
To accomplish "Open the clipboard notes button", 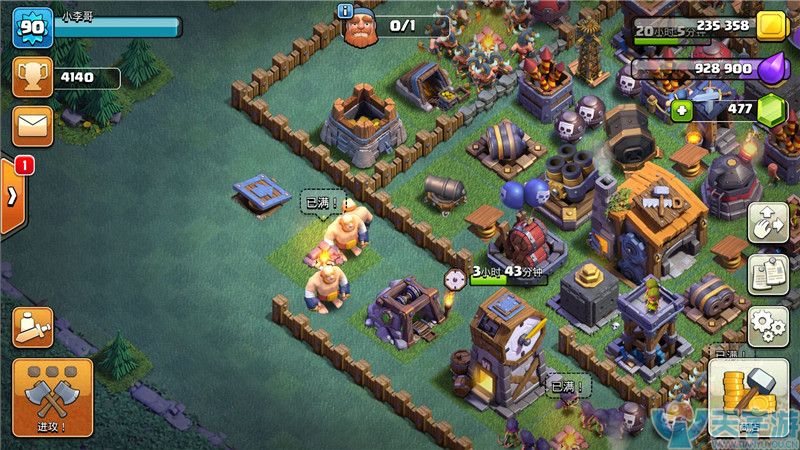I will [x=767, y=273].
